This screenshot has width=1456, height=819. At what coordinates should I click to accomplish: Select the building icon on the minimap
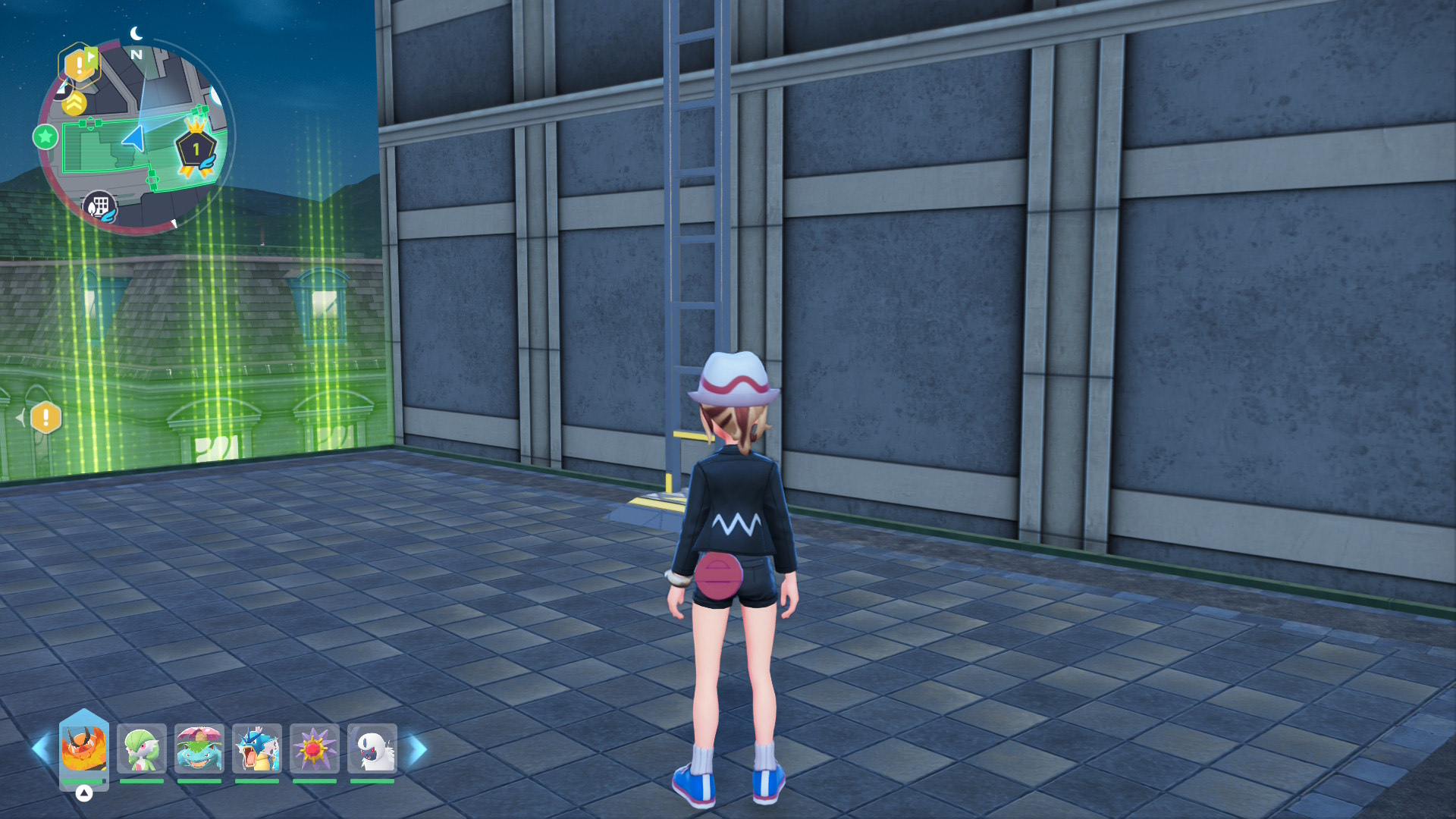click(x=99, y=206)
